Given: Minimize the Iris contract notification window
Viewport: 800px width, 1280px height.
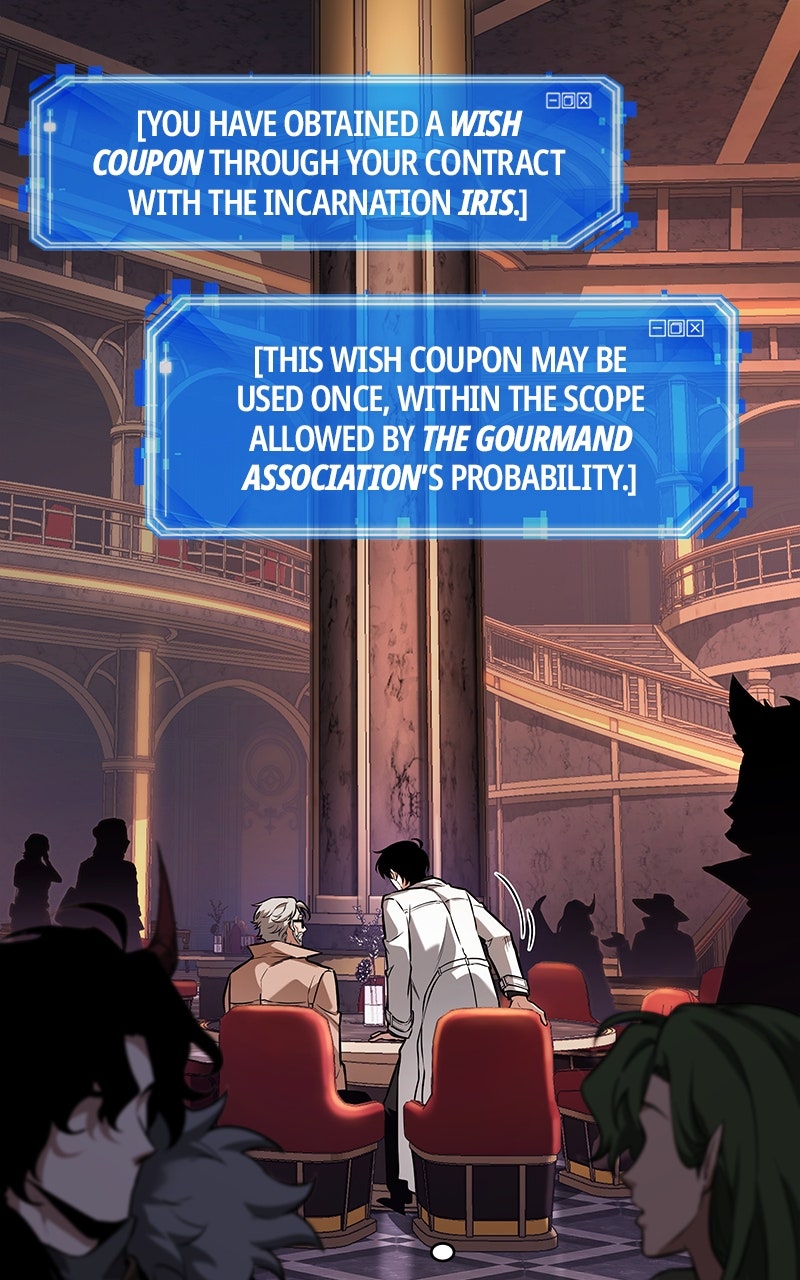Looking at the screenshot, I should coord(553,100).
